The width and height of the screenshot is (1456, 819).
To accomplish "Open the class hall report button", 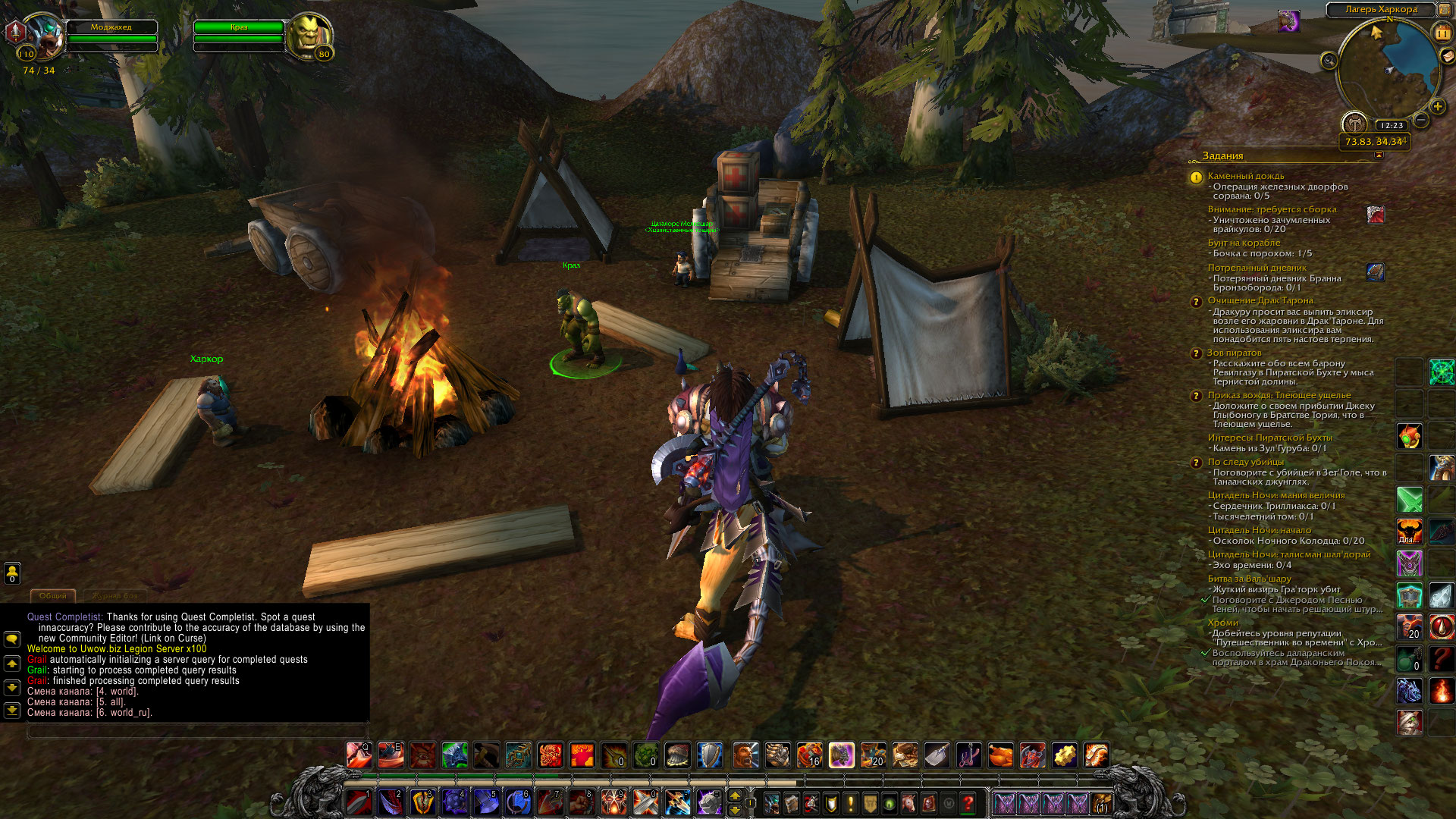I will (x=1354, y=123).
